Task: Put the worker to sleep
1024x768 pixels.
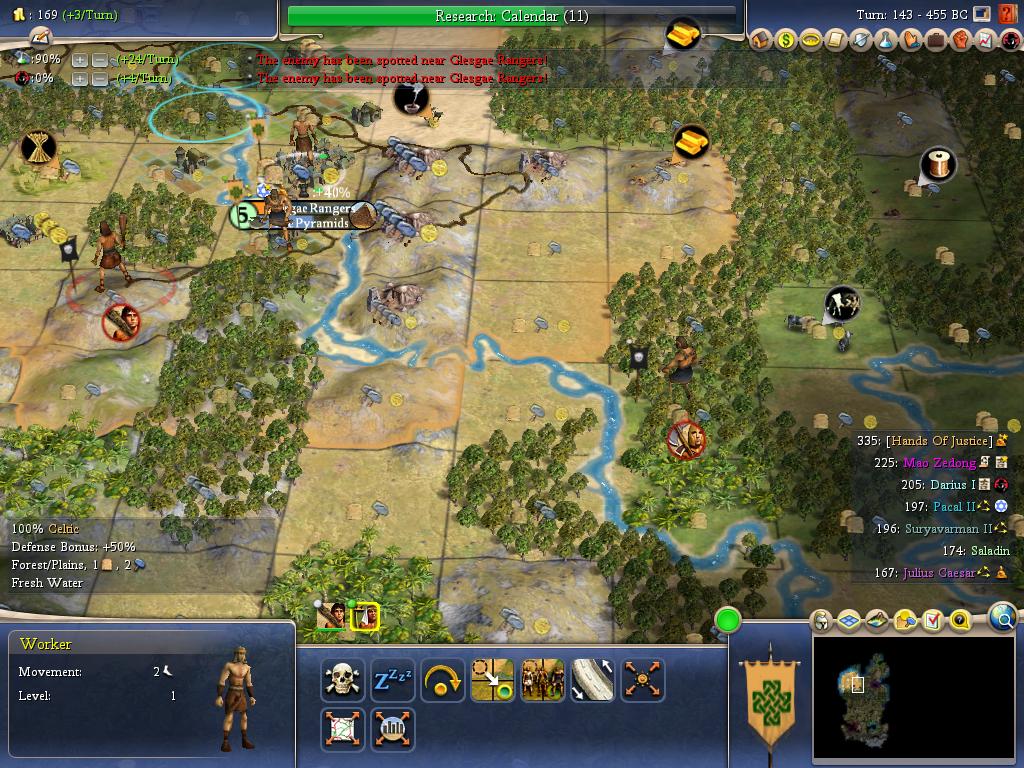Action: tap(392, 680)
